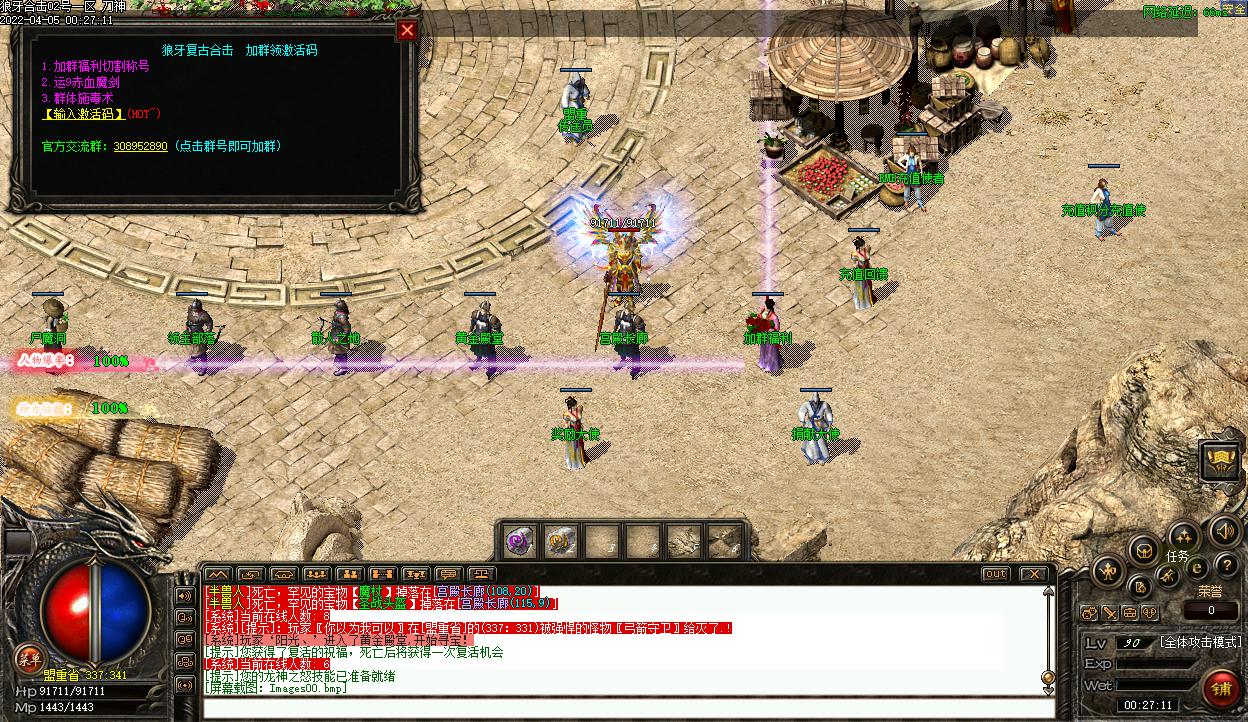This screenshot has width=1248, height=722.
Task: Select the purple swirl hotbar item
Action: (x=519, y=541)
